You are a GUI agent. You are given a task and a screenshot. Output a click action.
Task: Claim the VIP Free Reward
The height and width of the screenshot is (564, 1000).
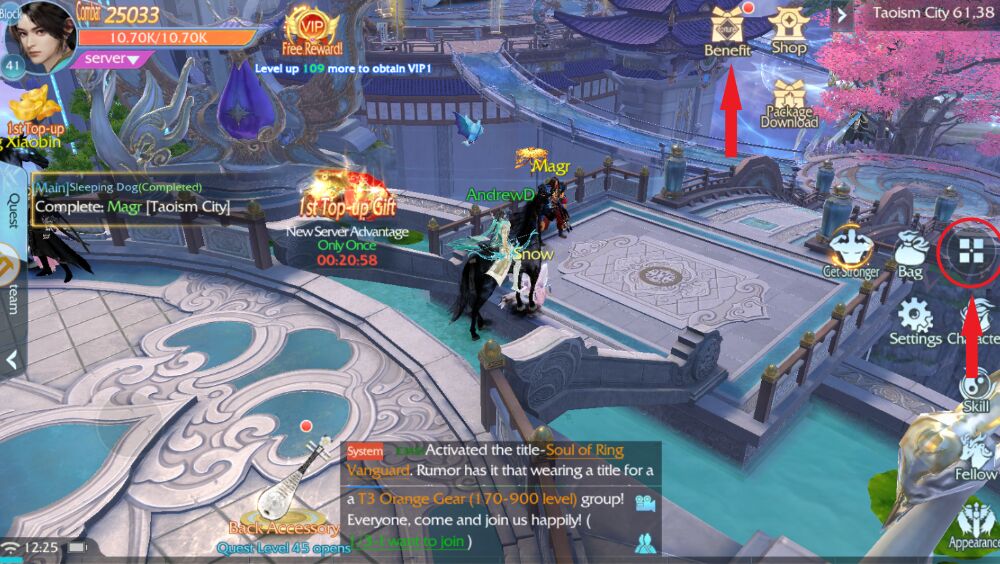point(311,30)
